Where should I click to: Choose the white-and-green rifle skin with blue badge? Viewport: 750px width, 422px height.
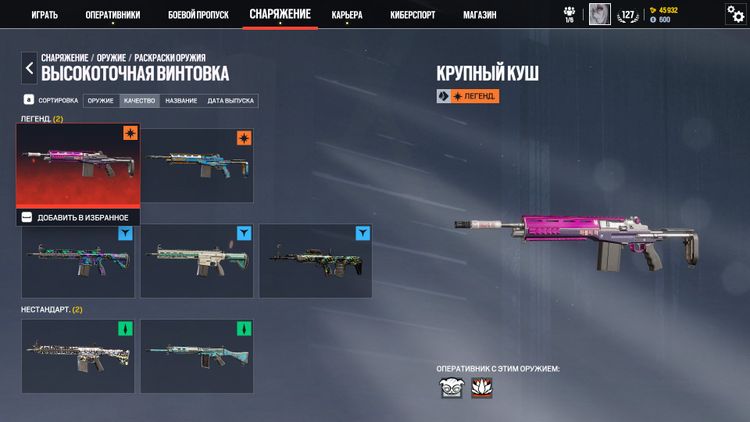click(196, 260)
